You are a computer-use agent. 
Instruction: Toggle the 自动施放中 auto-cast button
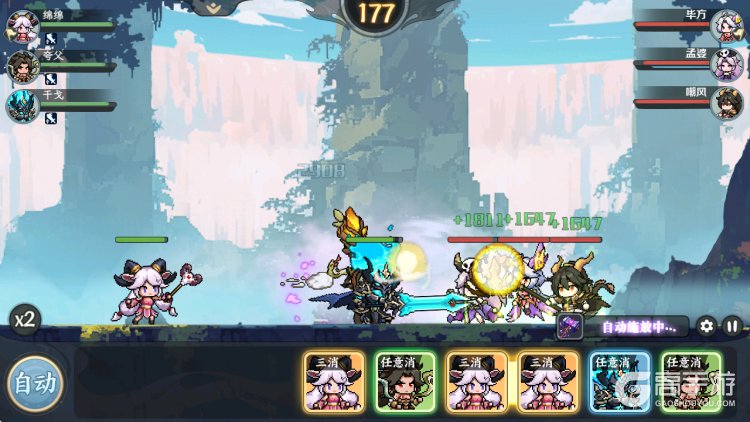(x=623, y=326)
